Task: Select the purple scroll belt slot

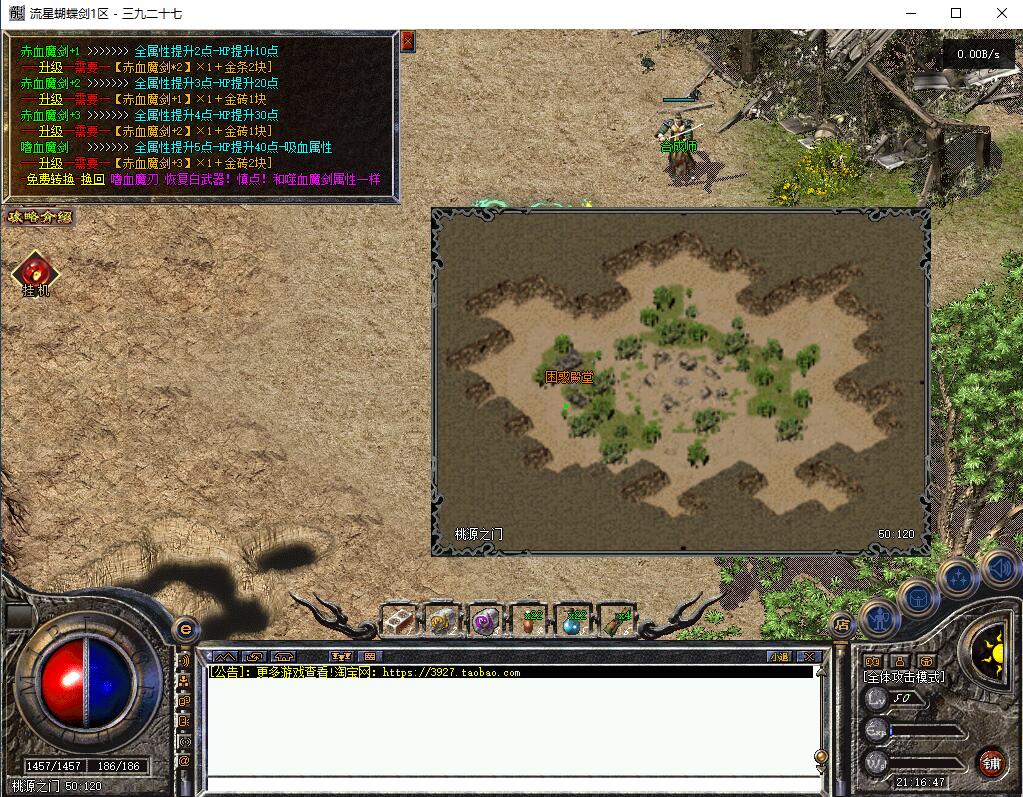Action: pyautogui.click(x=485, y=621)
